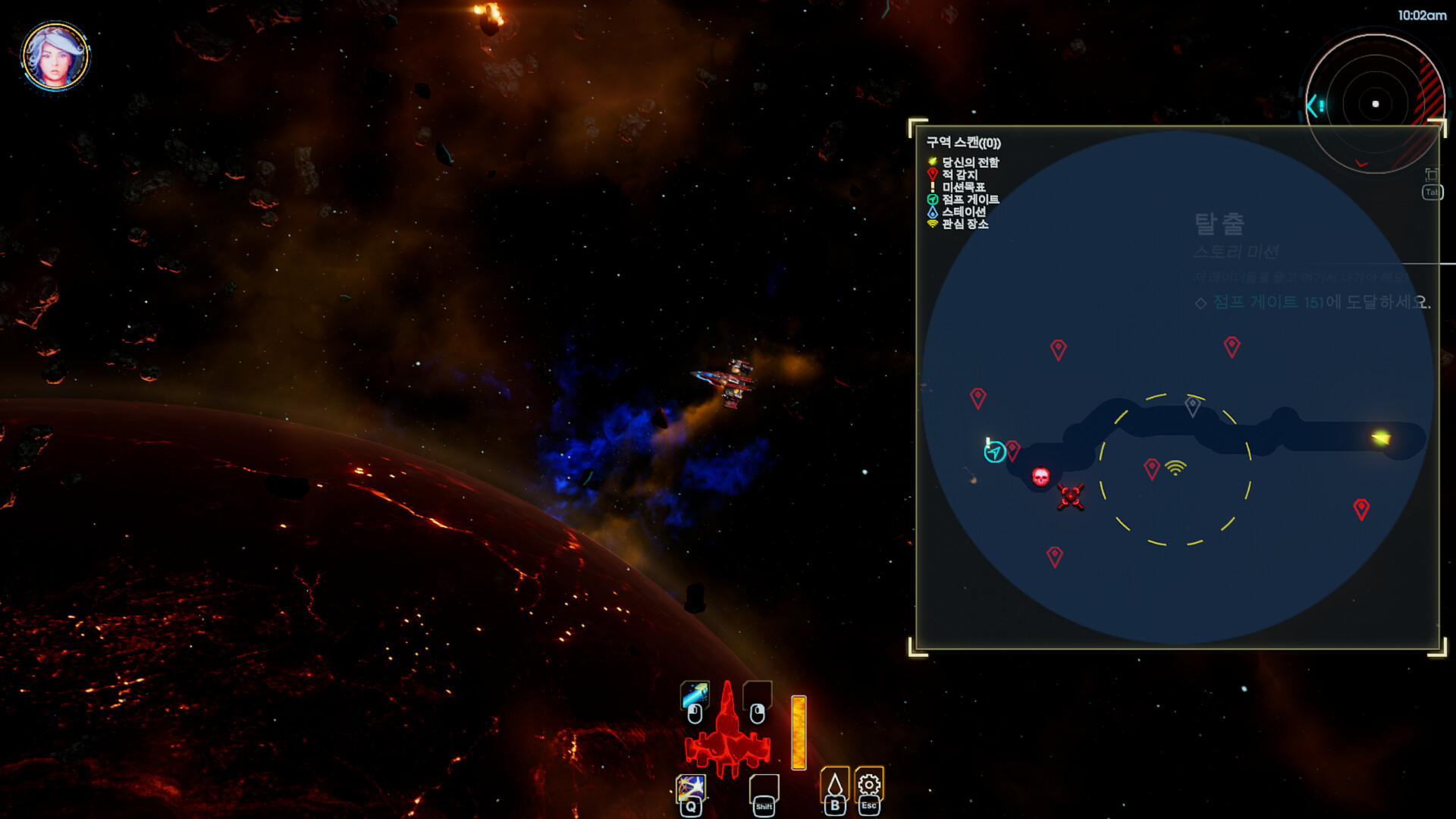Toggle the map expand icon above Tab
The width and height of the screenshot is (1456, 819).
click(x=1432, y=174)
